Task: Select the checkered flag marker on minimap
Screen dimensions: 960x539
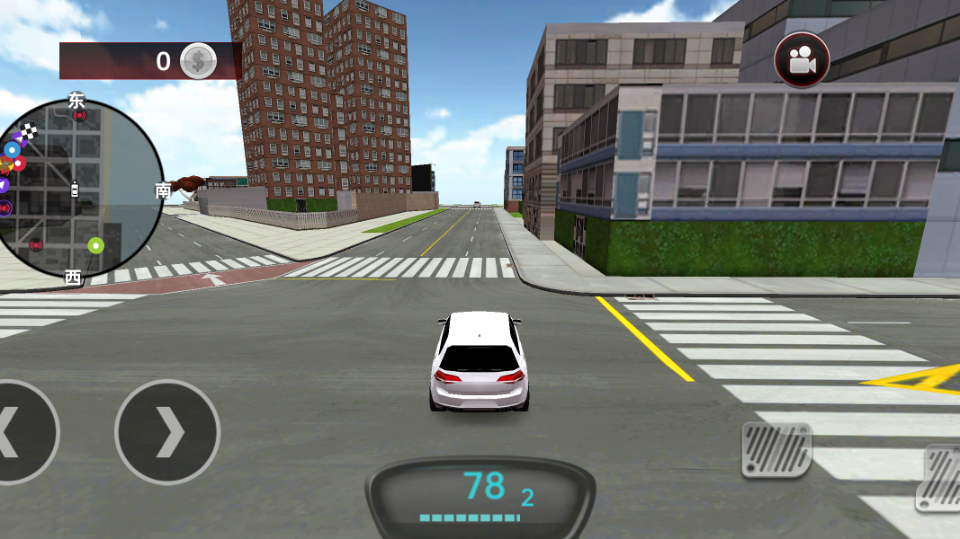Action: pos(30,131)
